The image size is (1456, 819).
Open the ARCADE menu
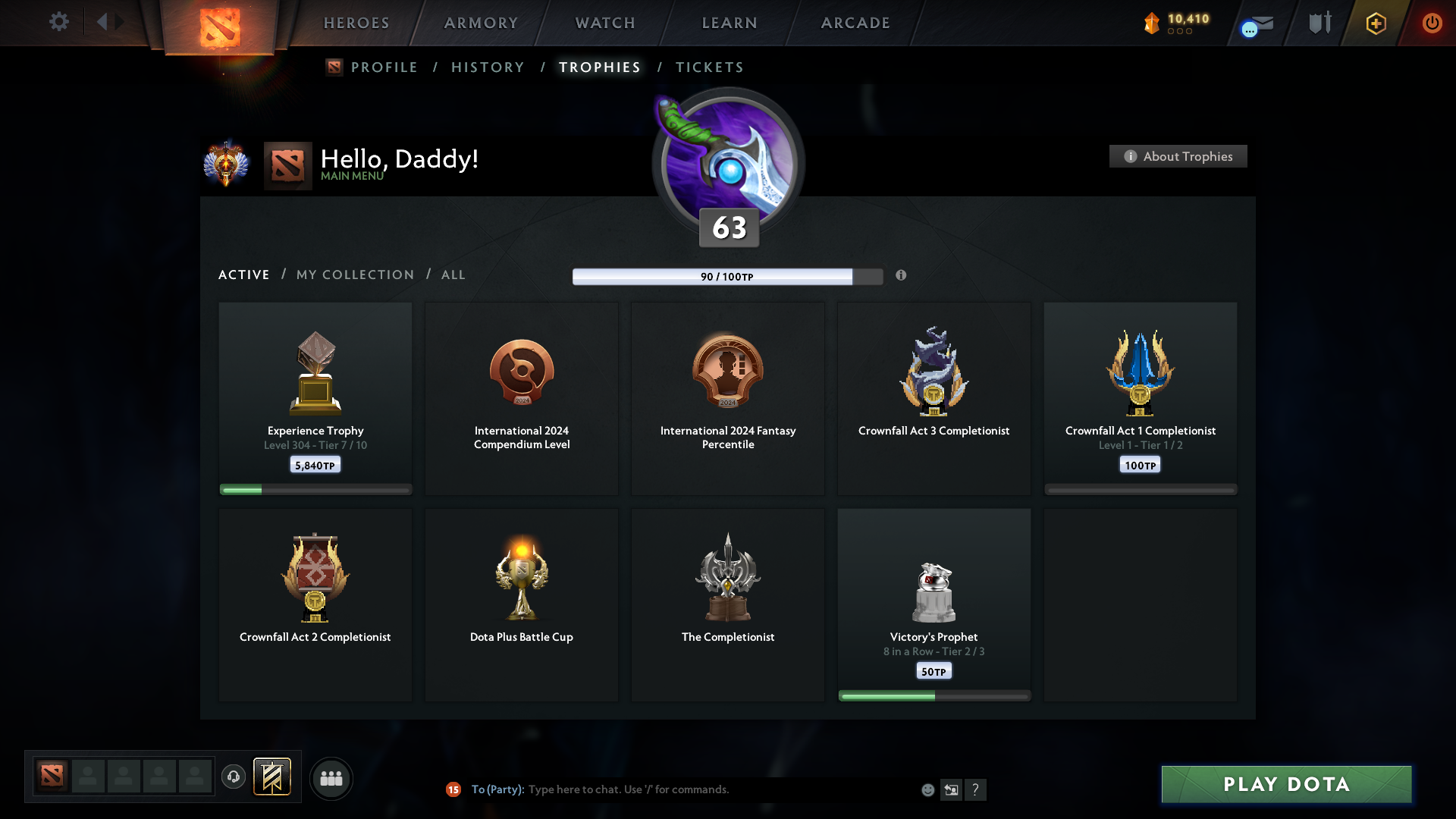tap(855, 23)
